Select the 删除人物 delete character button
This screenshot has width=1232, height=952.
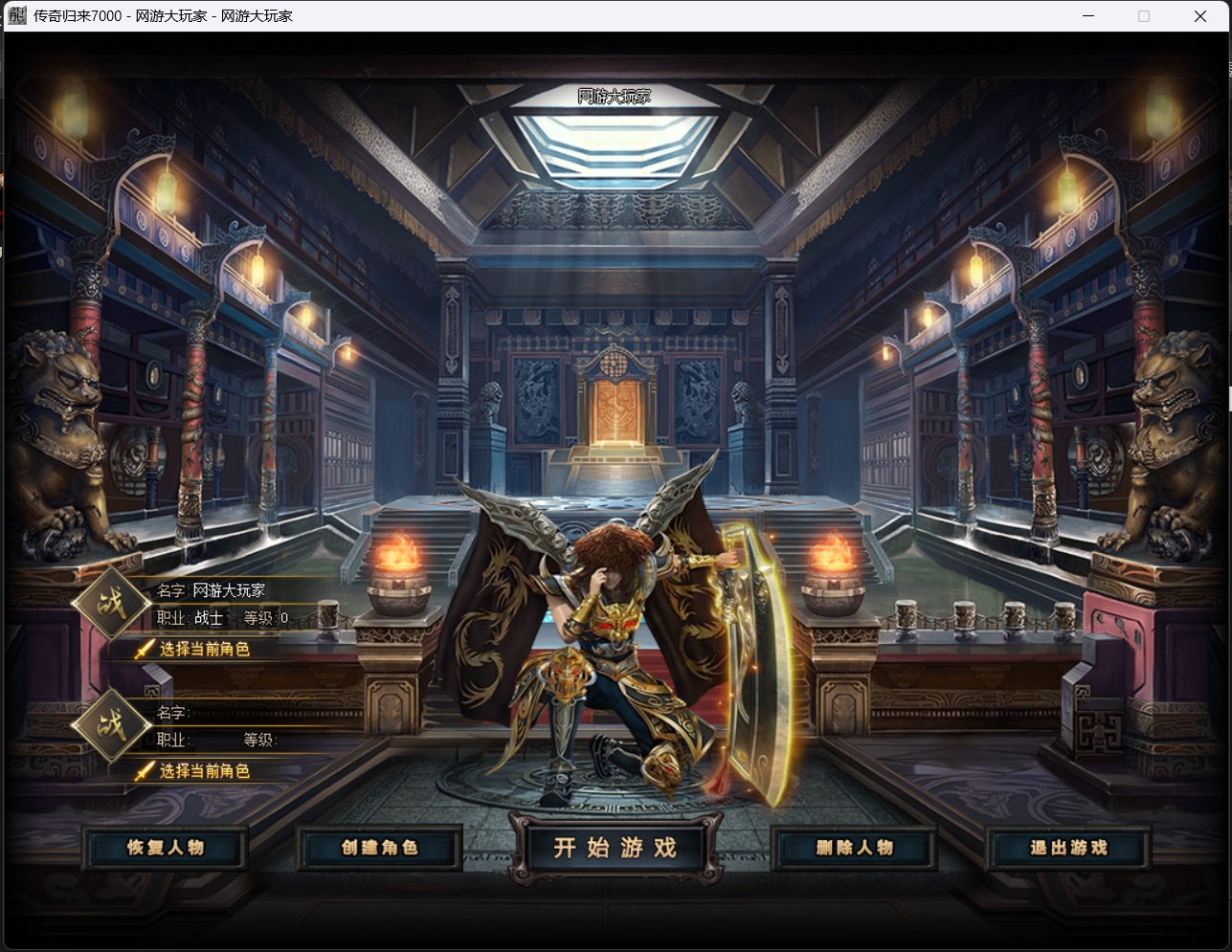click(854, 848)
